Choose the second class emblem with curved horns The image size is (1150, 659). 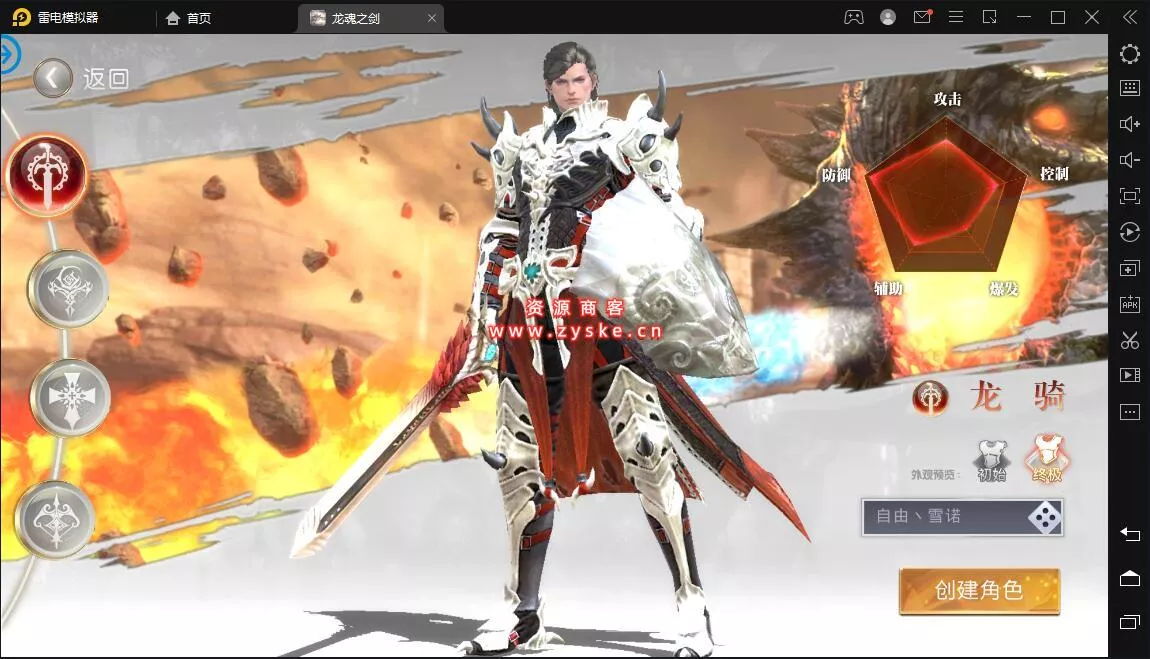pyautogui.click(x=68, y=288)
